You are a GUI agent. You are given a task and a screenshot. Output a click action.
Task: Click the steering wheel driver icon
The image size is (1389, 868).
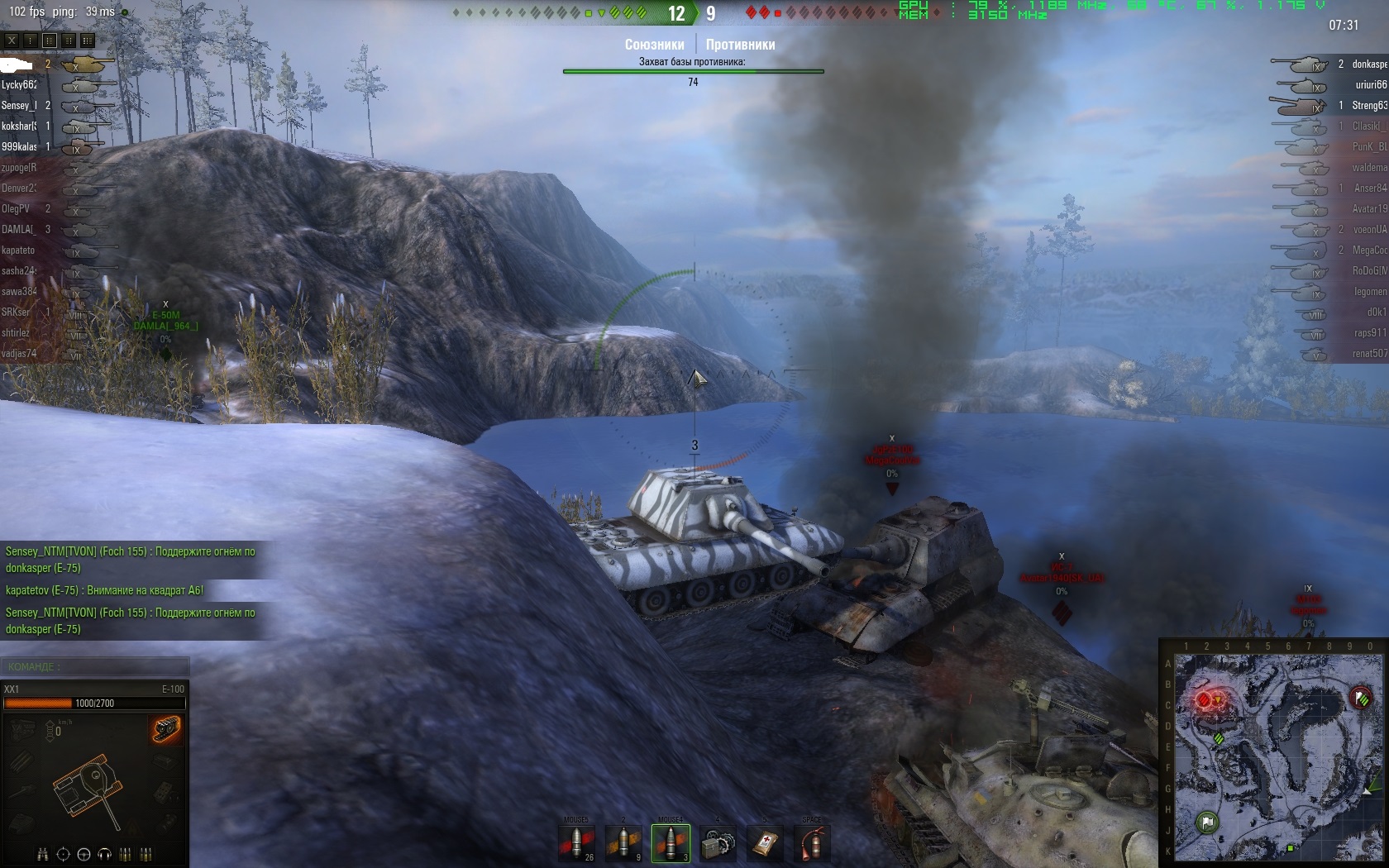(x=84, y=854)
